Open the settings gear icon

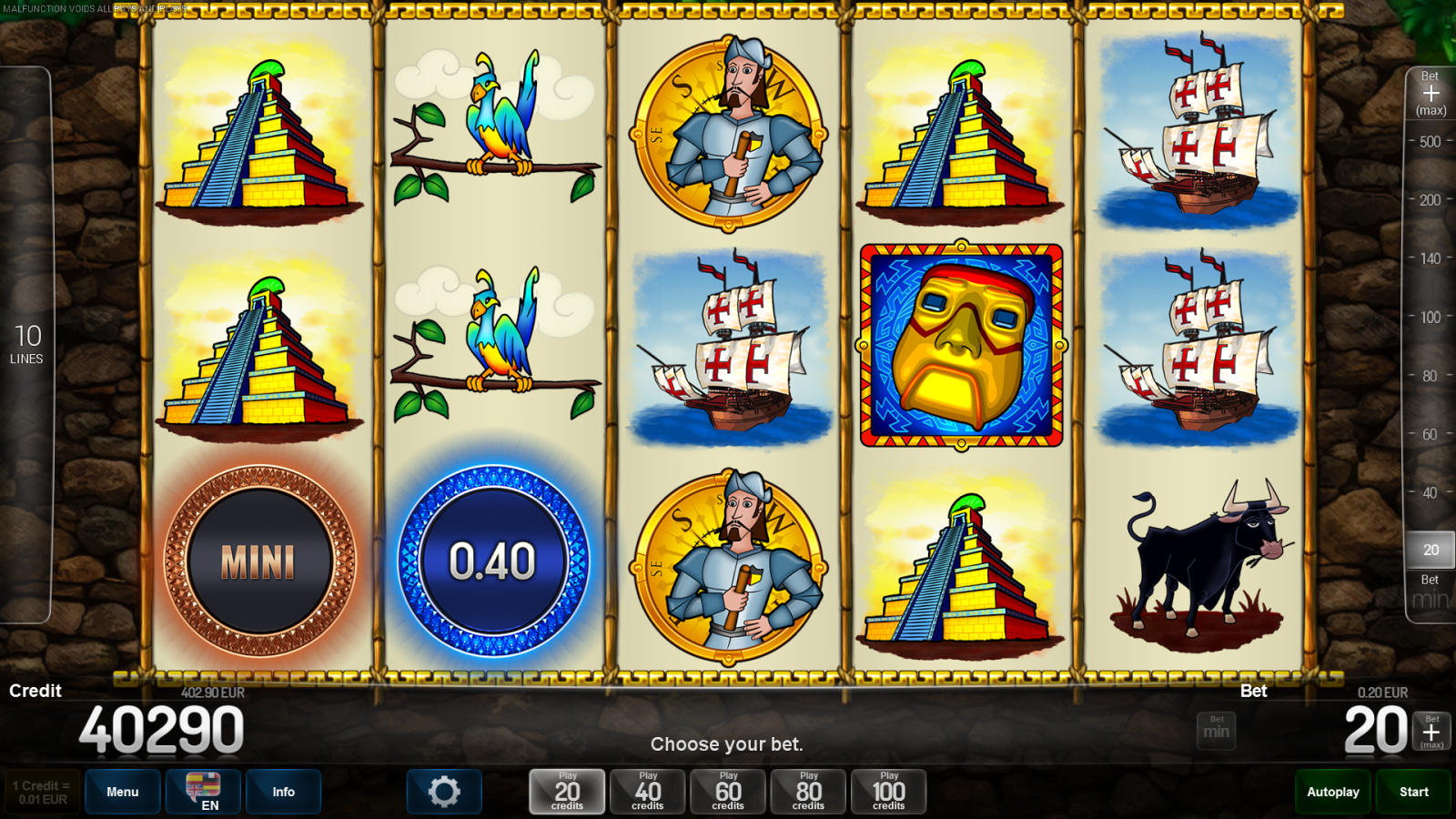[x=444, y=791]
